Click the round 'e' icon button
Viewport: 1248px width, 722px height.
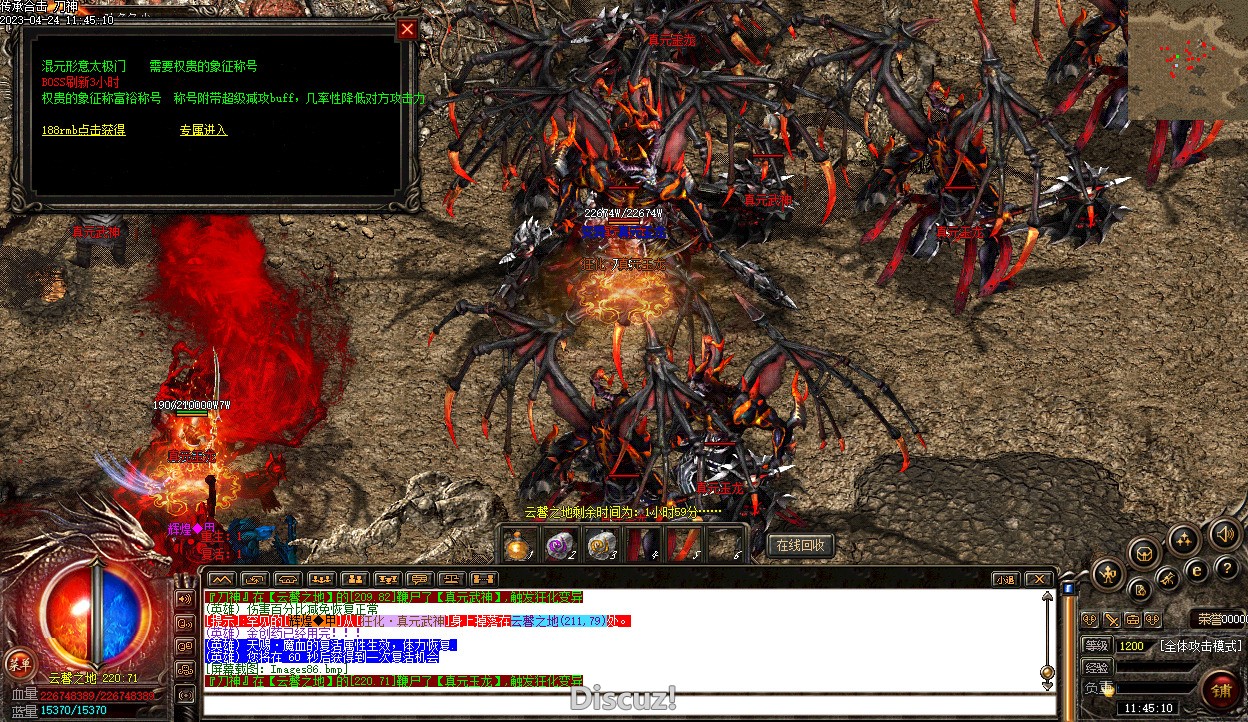click(1196, 570)
